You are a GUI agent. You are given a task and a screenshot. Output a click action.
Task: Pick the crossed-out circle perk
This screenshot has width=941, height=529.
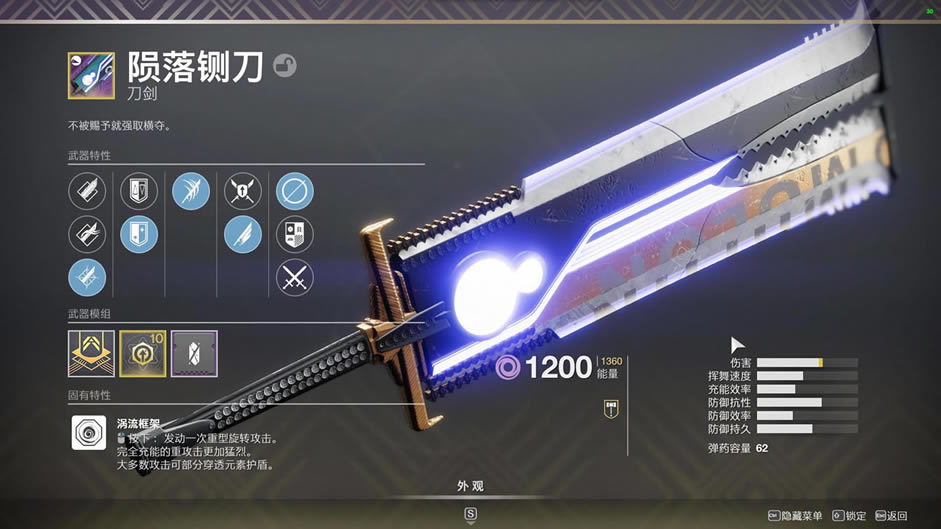[294, 191]
